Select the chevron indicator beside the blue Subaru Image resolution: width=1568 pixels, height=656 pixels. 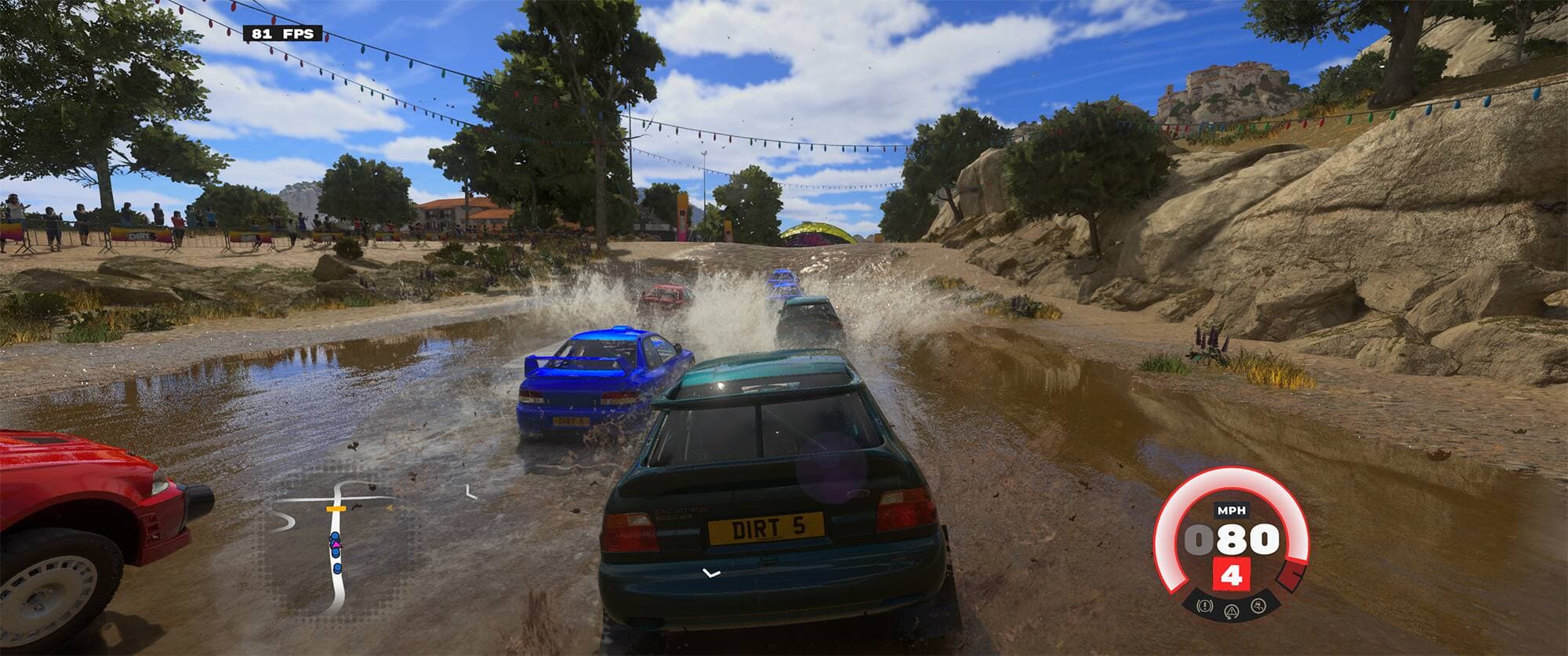[x=471, y=492]
